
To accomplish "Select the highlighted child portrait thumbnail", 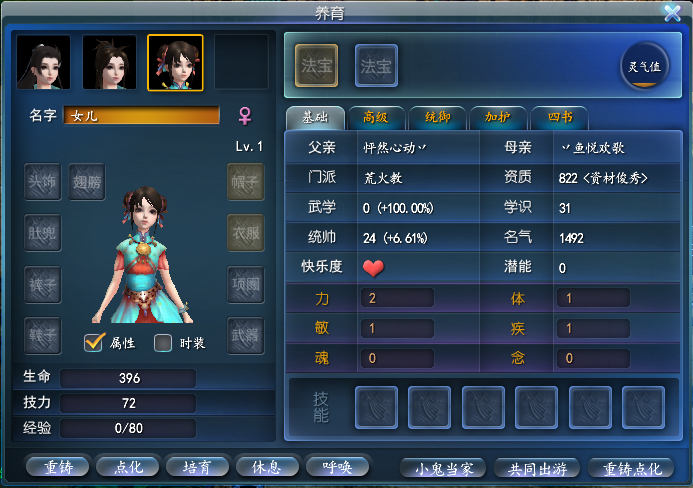I will (175, 62).
